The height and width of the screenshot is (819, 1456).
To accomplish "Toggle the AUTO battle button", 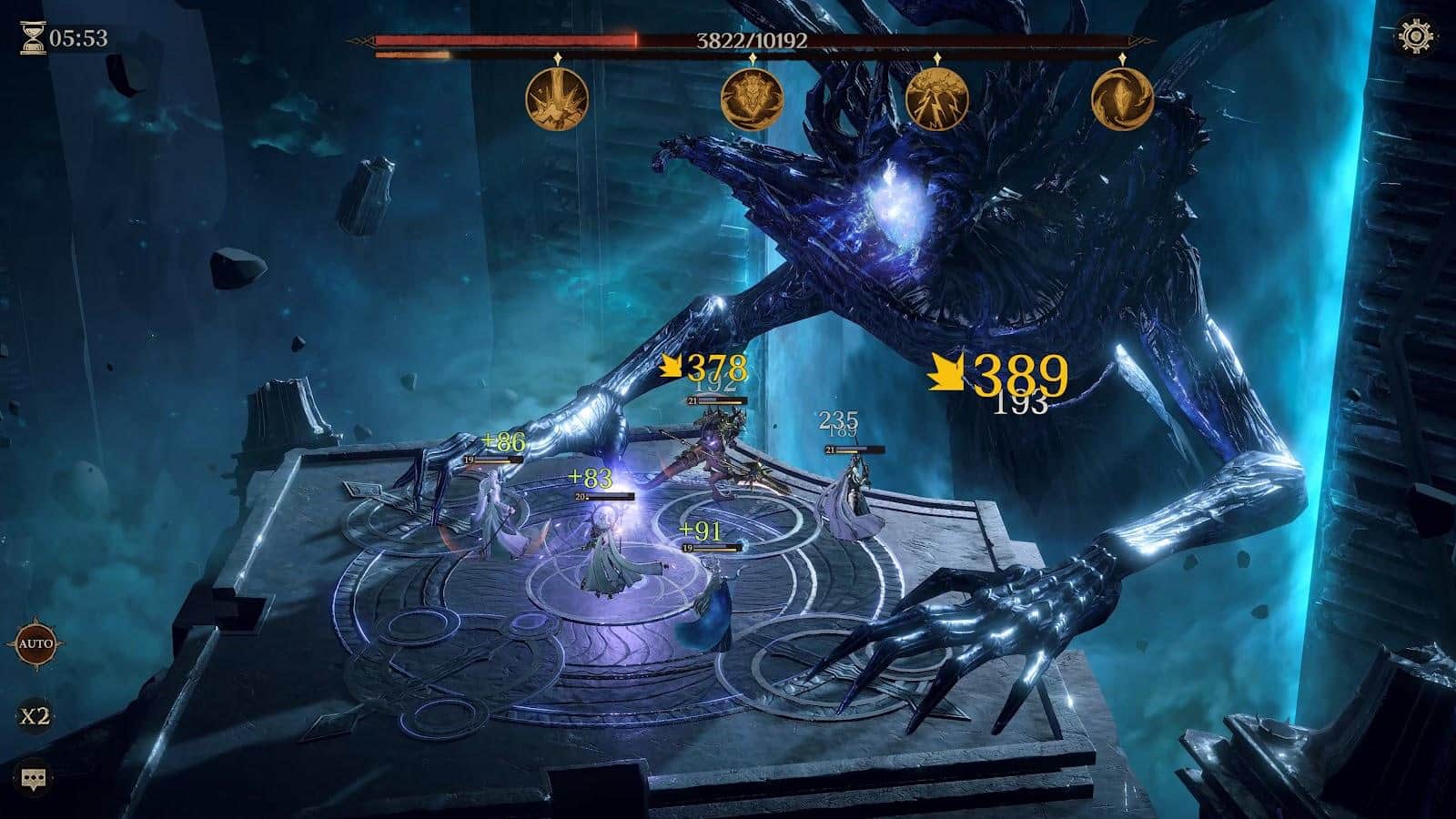I will (x=35, y=644).
